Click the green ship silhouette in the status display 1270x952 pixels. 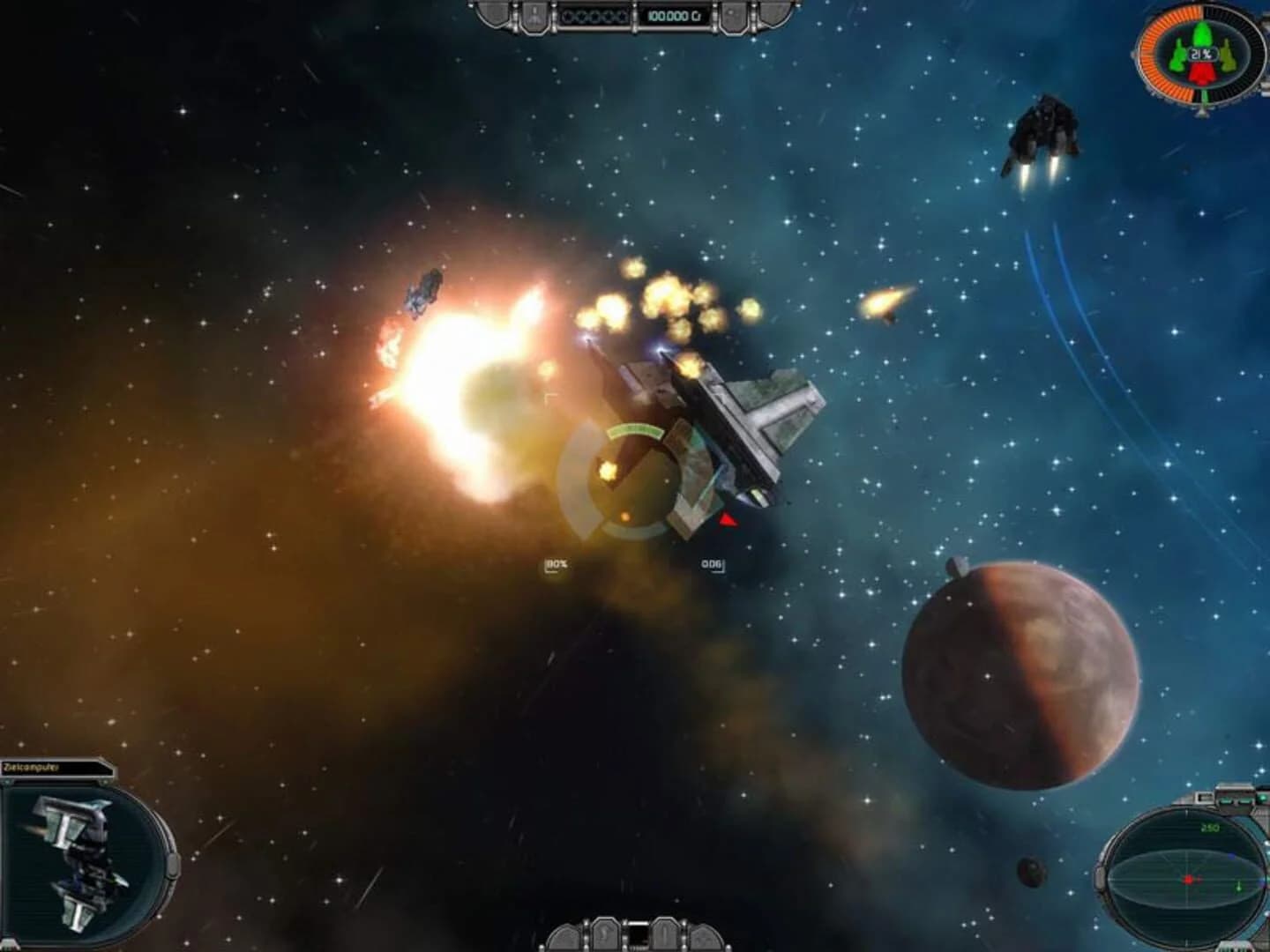[1201, 35]
